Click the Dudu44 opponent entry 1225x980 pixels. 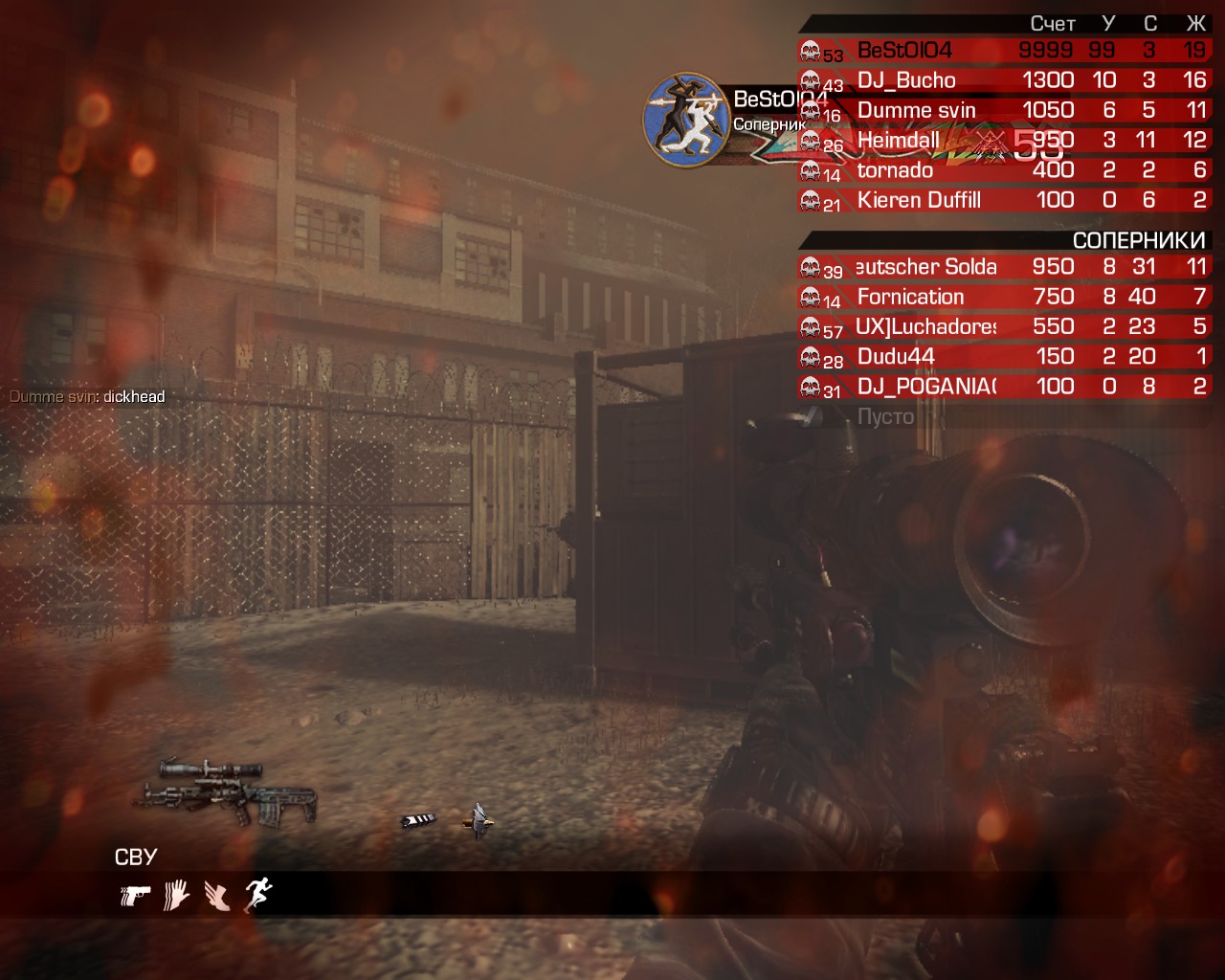tap(1003, 357)
